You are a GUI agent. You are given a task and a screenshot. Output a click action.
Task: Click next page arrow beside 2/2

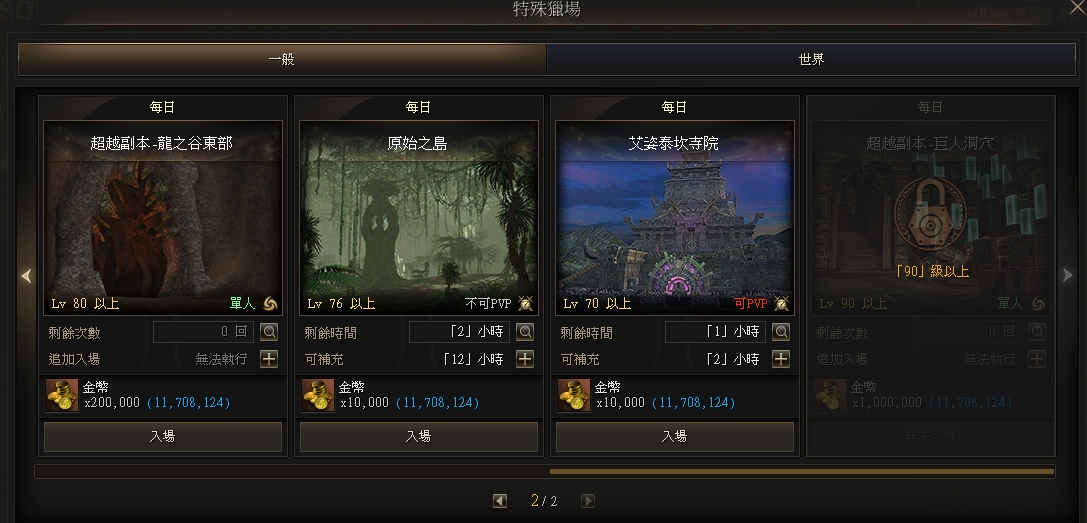point(588,501)
